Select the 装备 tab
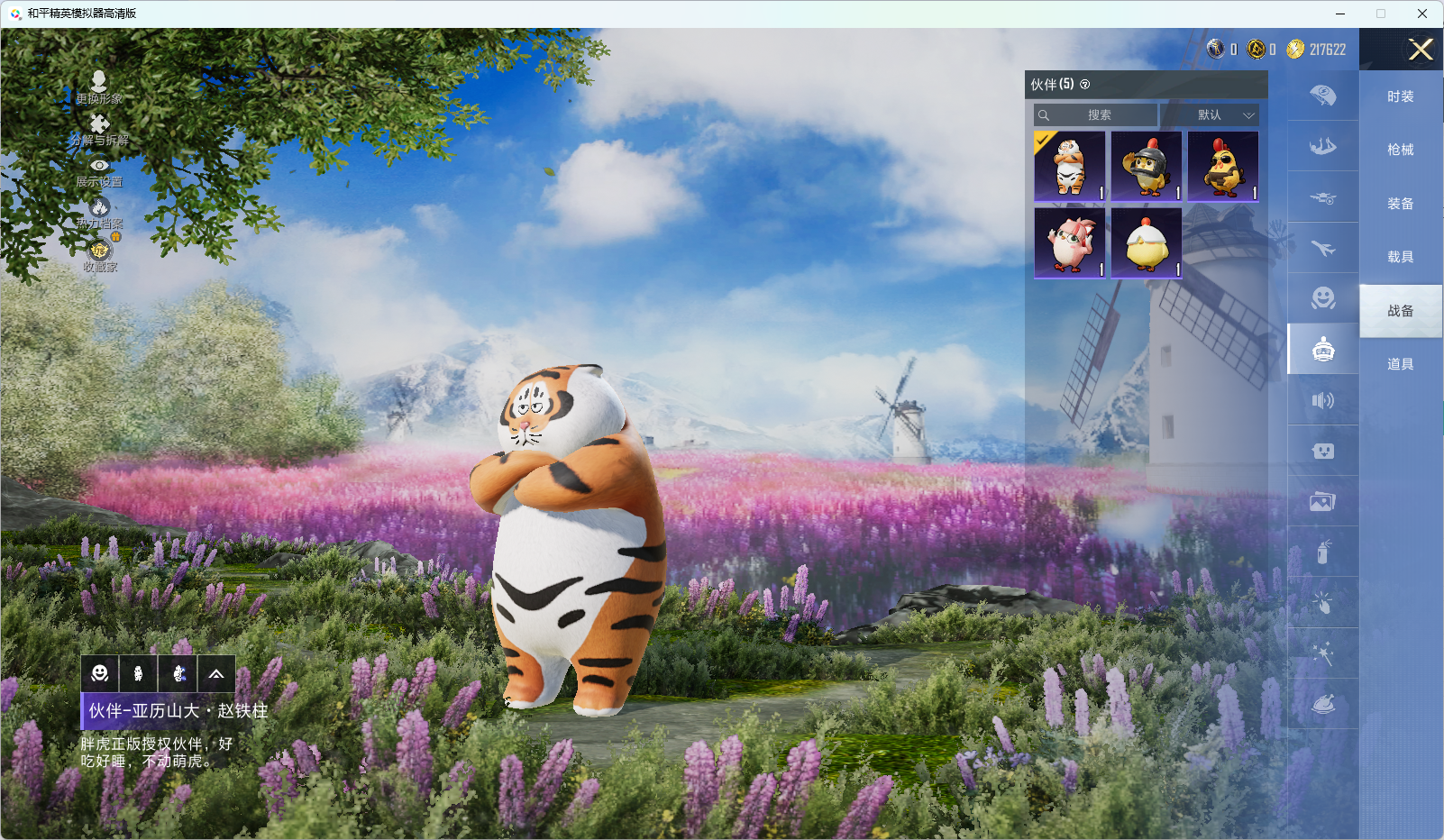The height and width of the screenshot is (840, 1444). (x=1400, y=204)
